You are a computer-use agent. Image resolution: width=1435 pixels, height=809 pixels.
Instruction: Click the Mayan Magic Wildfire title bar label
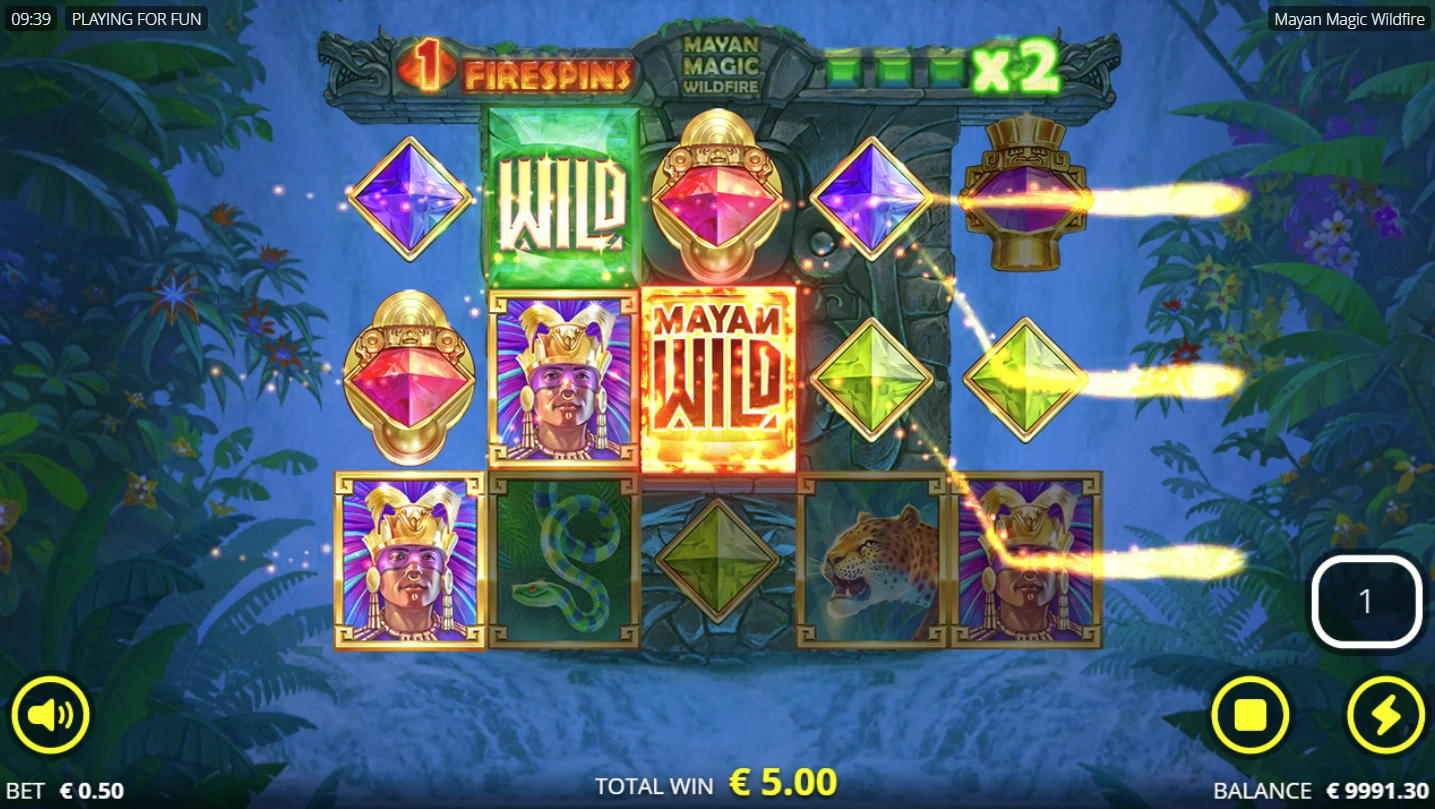[1349, 18]
